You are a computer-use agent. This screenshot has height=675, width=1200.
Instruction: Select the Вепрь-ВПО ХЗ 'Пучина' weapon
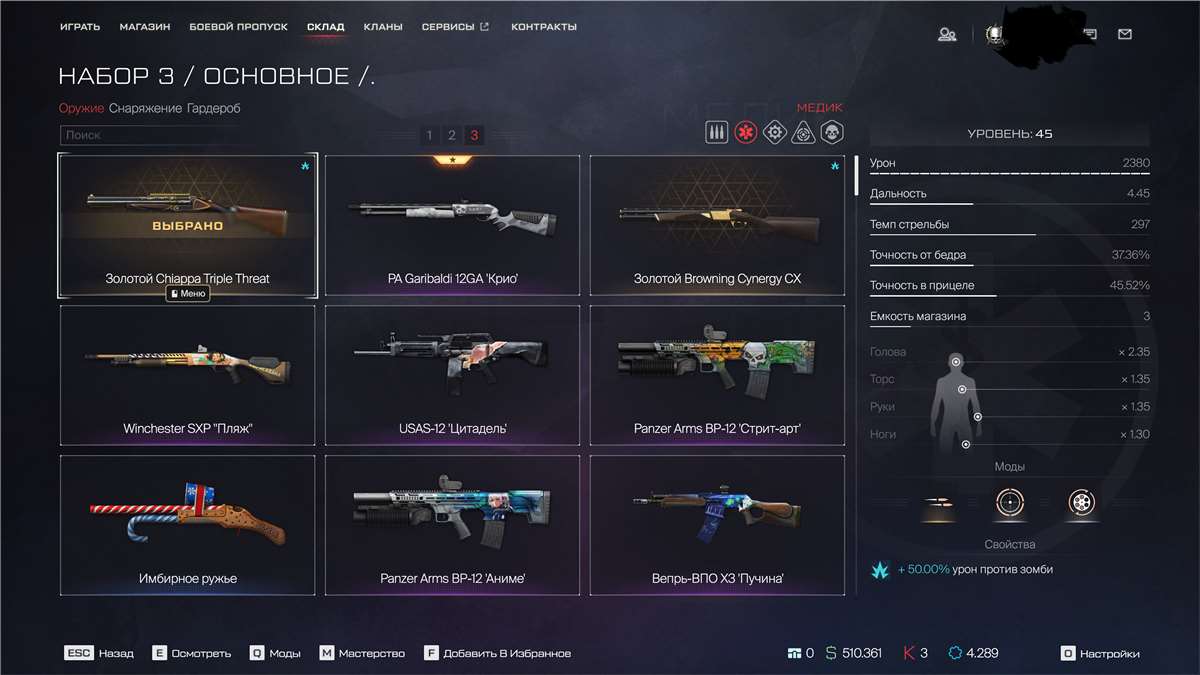tap(717, 525)
